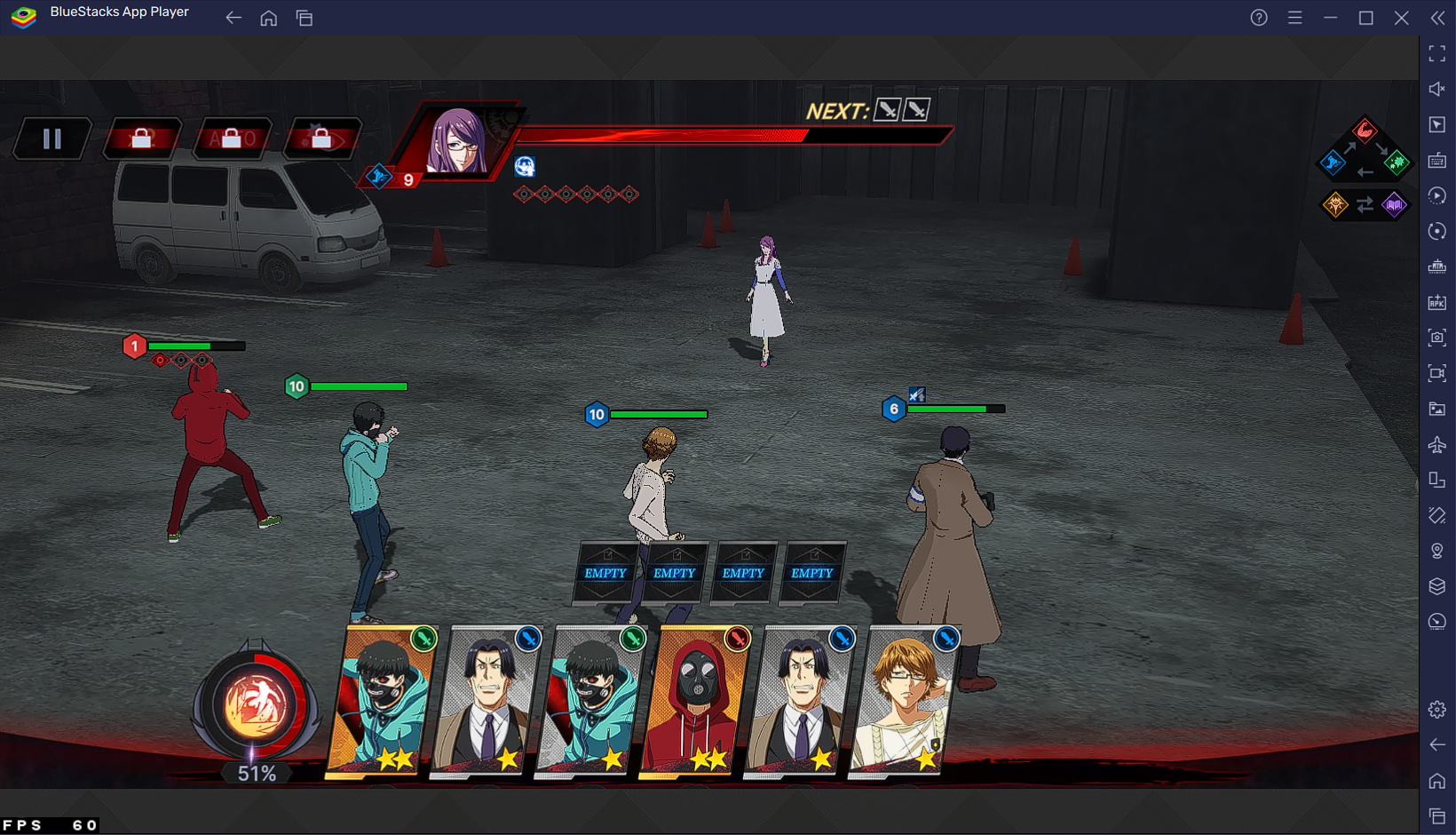Open the Install APK tool
Viewport: 1456px width, 835px height.
[x=1436, y=302]
